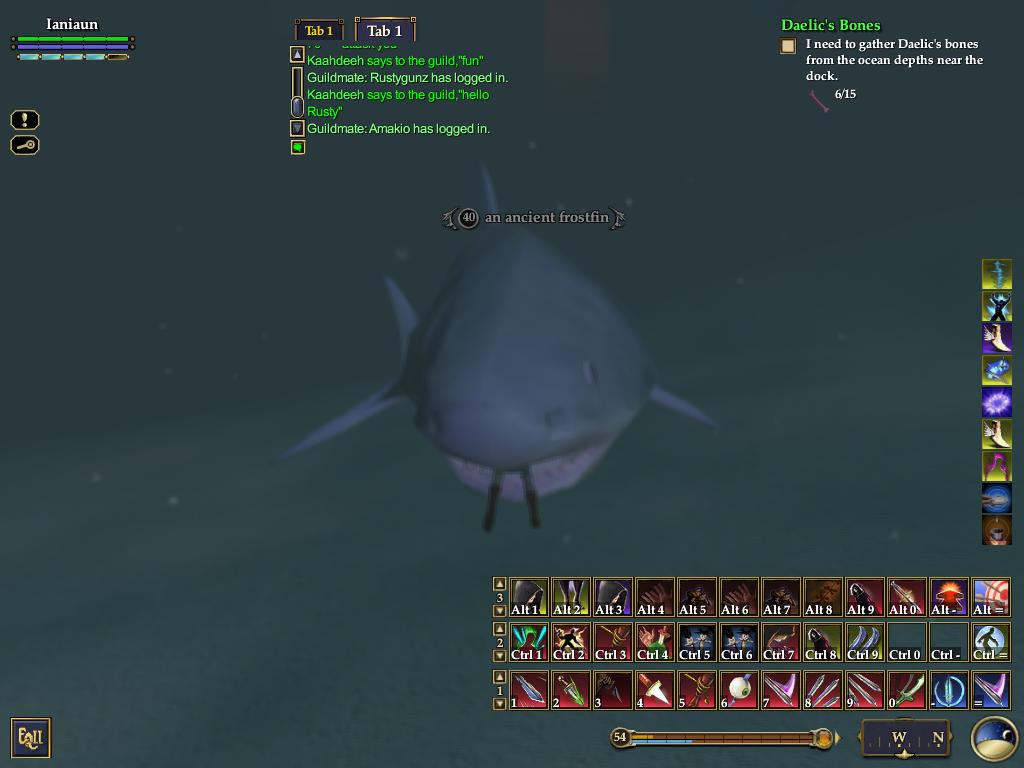Click the key icon button
This screenshot has width=1024, height=768.
pos(25,145)
